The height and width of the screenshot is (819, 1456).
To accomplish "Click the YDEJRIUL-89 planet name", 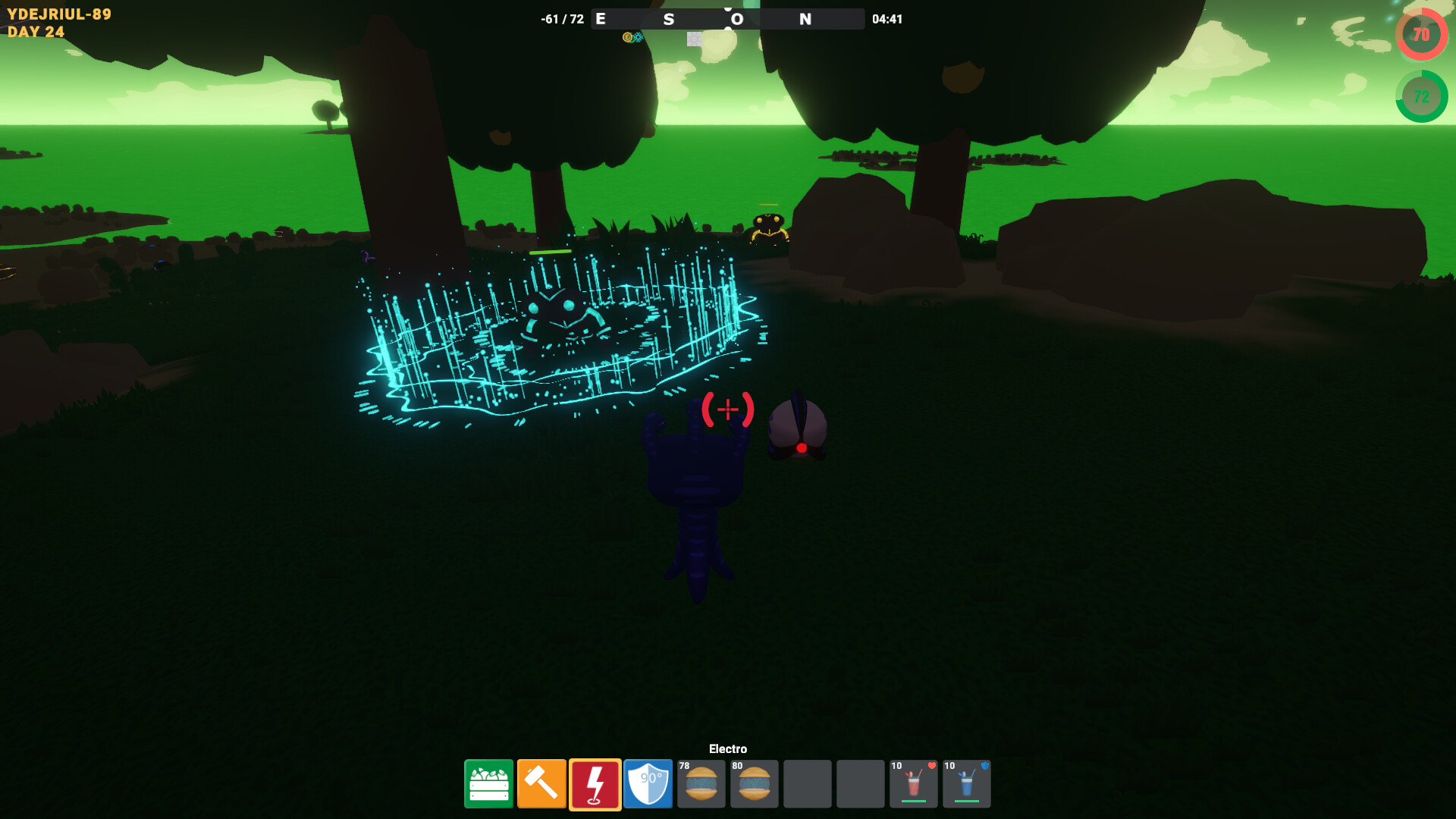I will [x=61, y=14].
